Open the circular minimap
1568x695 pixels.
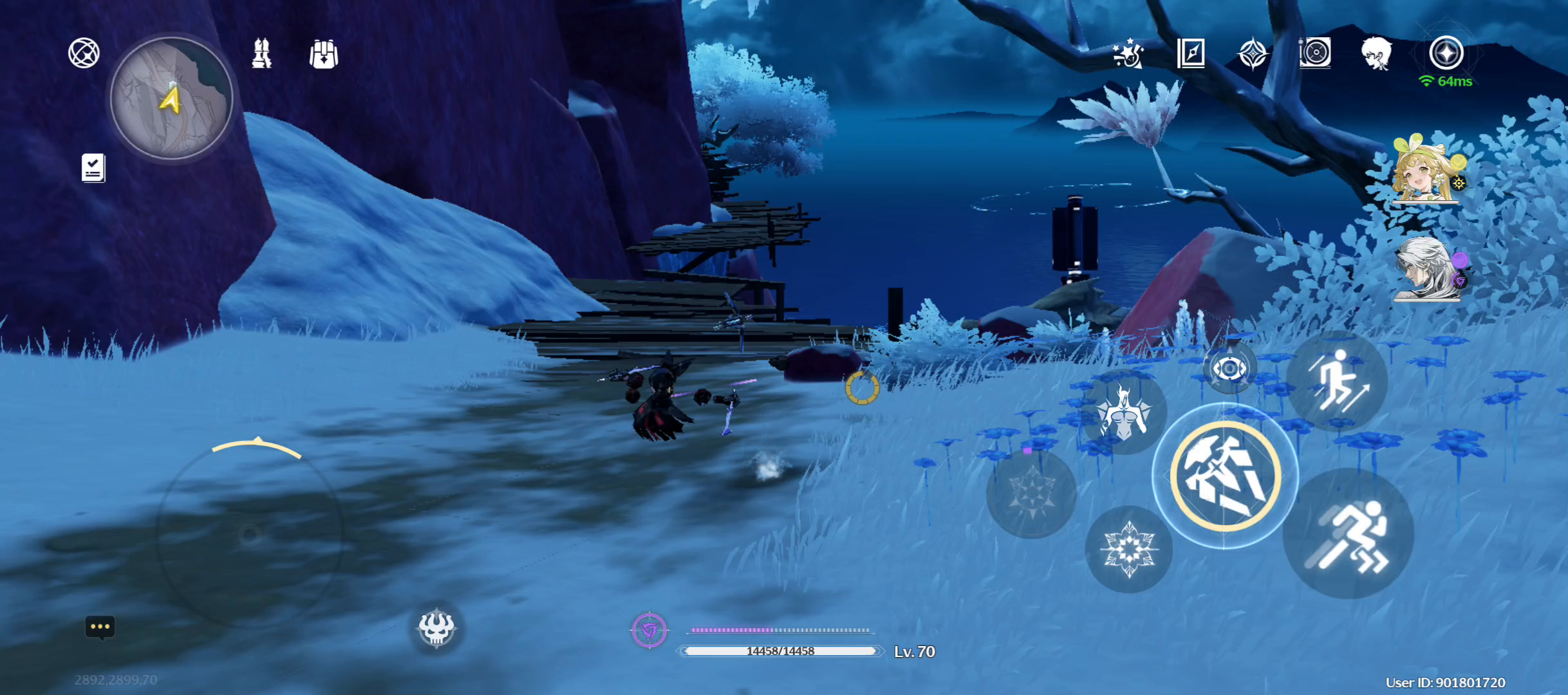pos(171,98)
